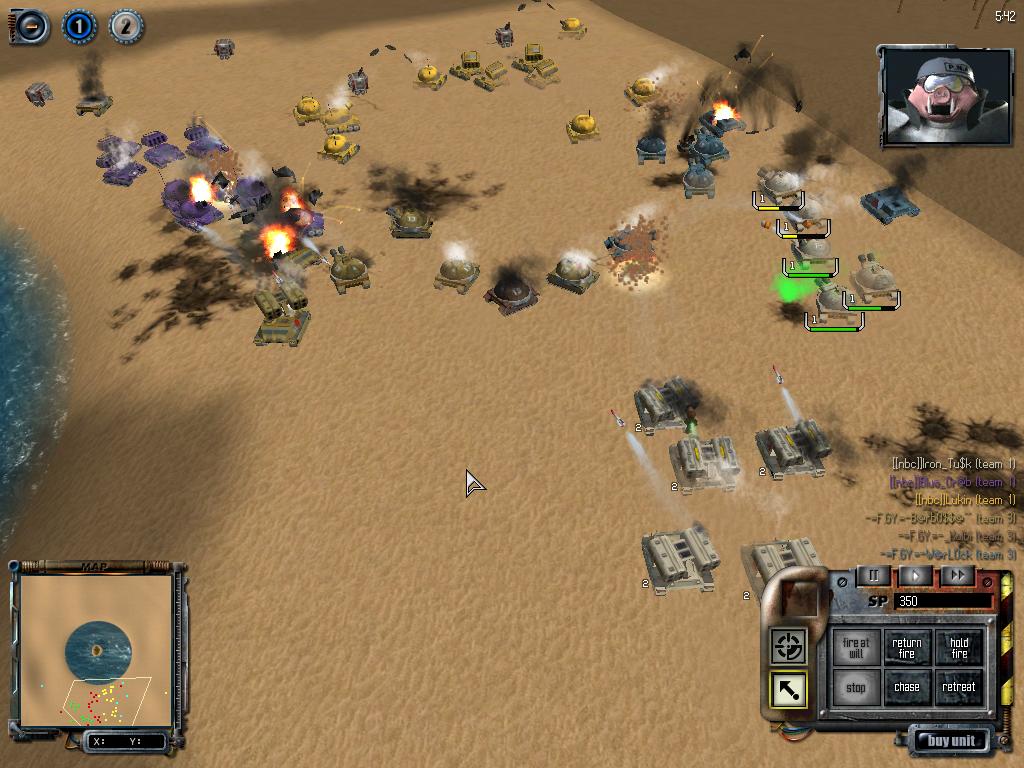Set units to fire at will
1024x768 pixels.
(x=856, y=648)
